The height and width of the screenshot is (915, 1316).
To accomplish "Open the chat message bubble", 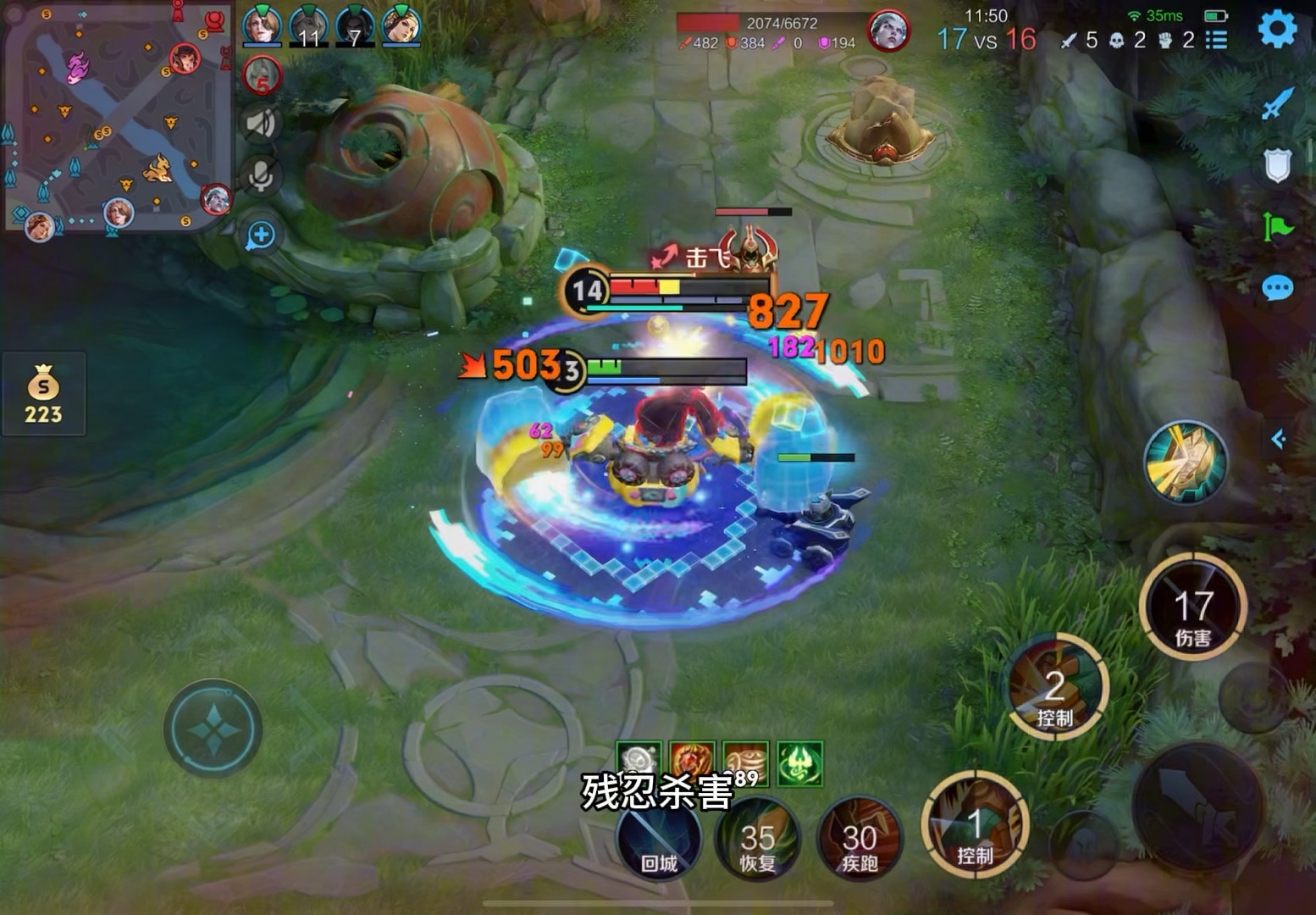I will [x=1277, y=289].
